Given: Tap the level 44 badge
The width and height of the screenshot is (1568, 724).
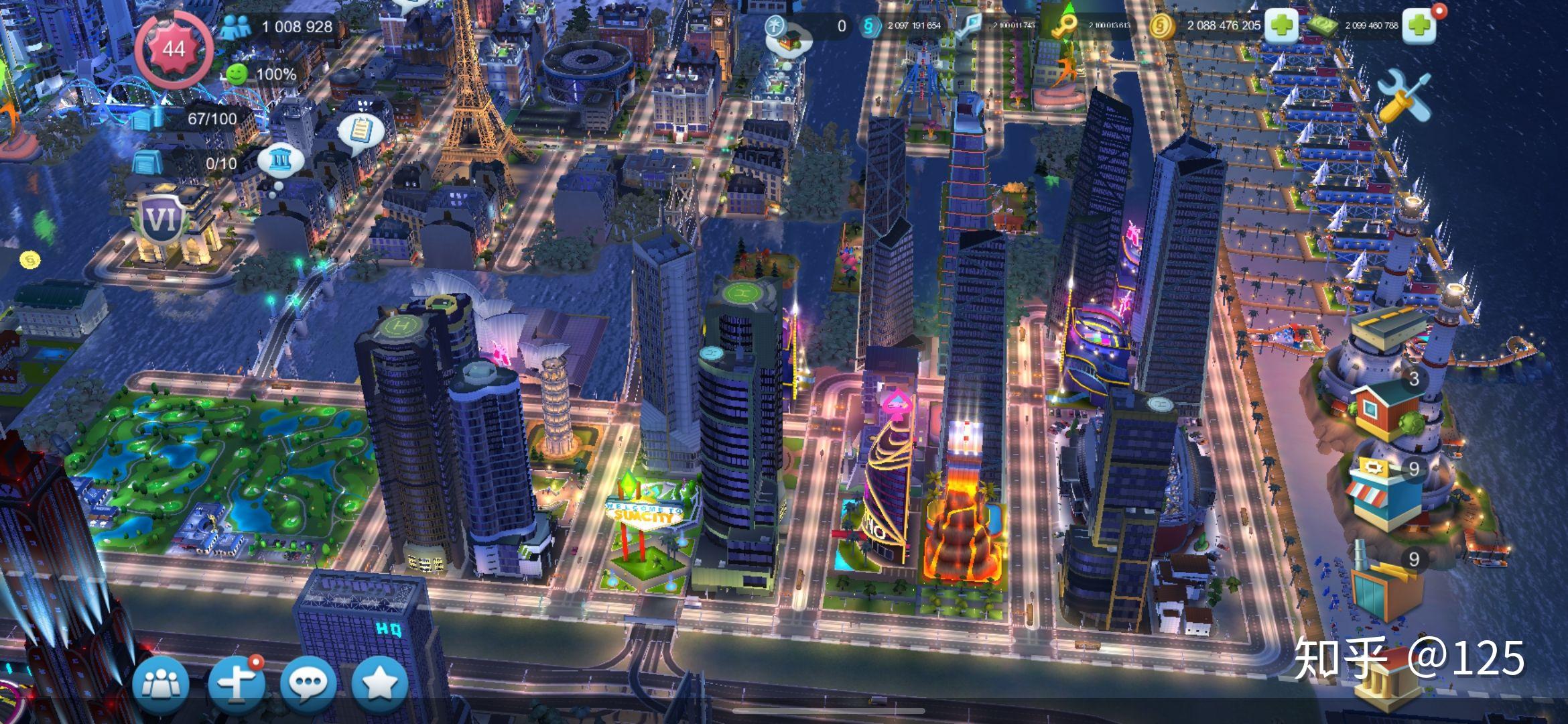Looking at the screenshot, I should (x=174, y=49).
